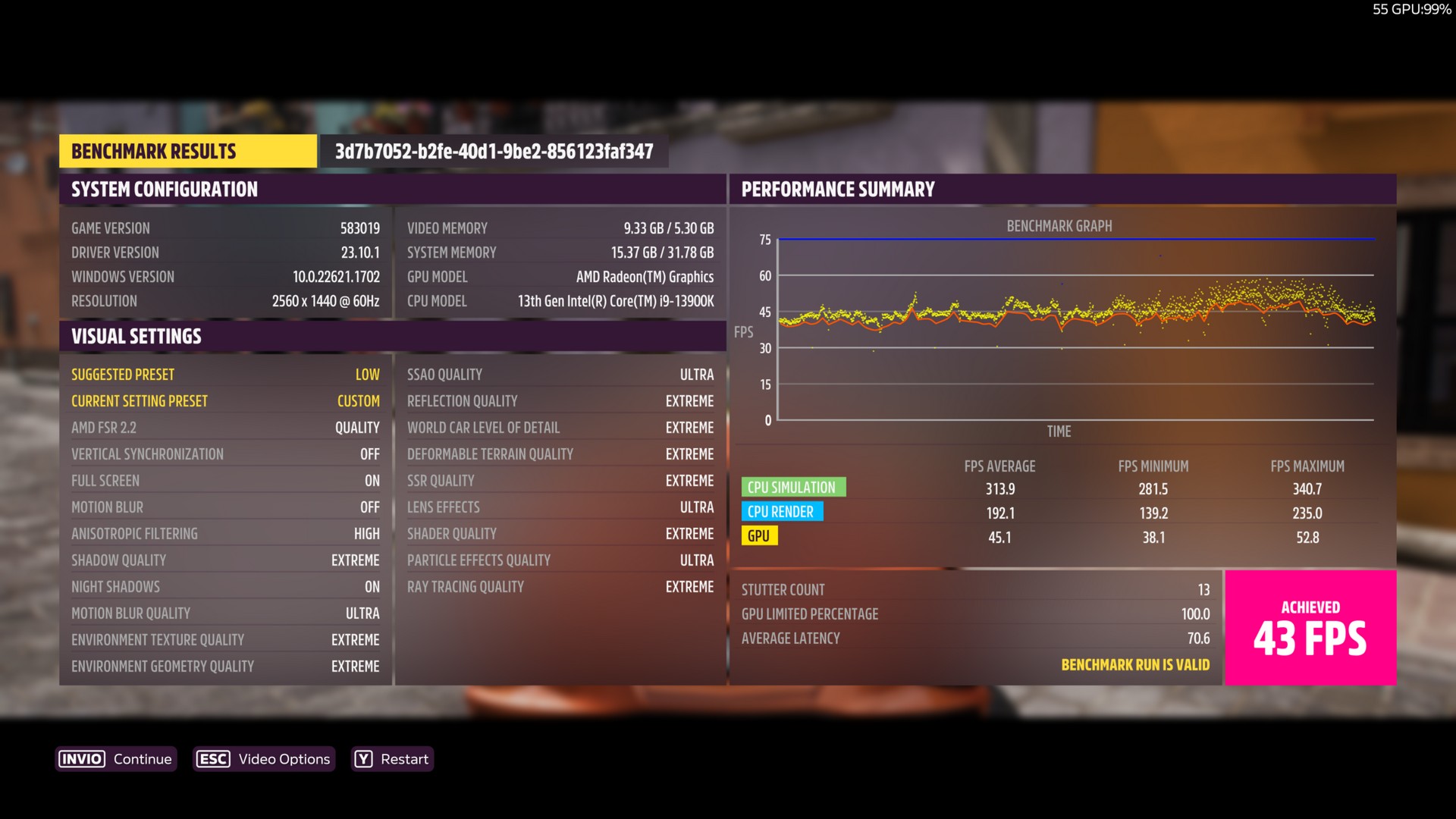Open Video Options
The width and height of the screenshot is (1456, 819).
pos(263,759)
